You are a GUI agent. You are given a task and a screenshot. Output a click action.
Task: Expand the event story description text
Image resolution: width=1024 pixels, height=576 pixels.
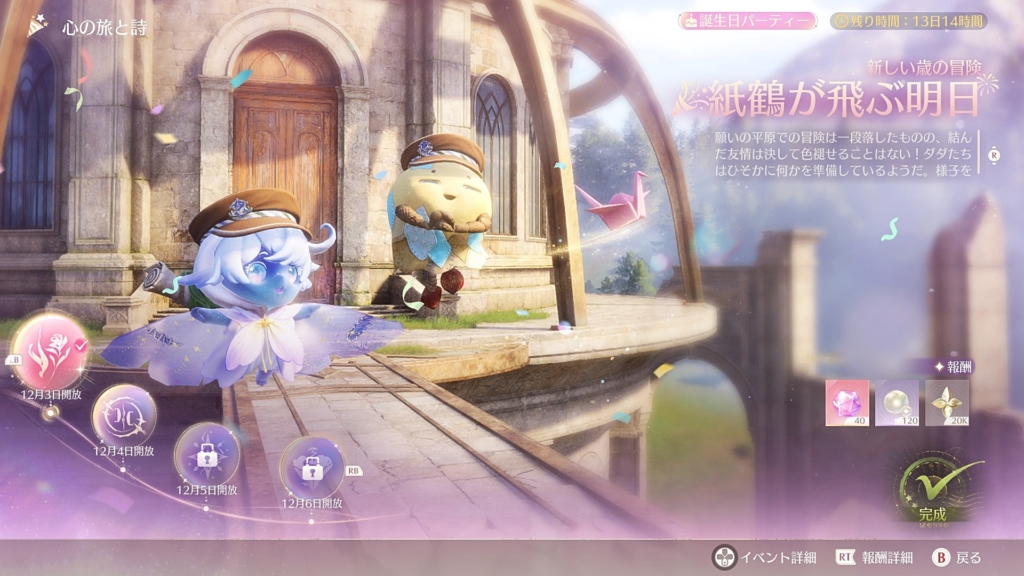(x=992, y=155)
